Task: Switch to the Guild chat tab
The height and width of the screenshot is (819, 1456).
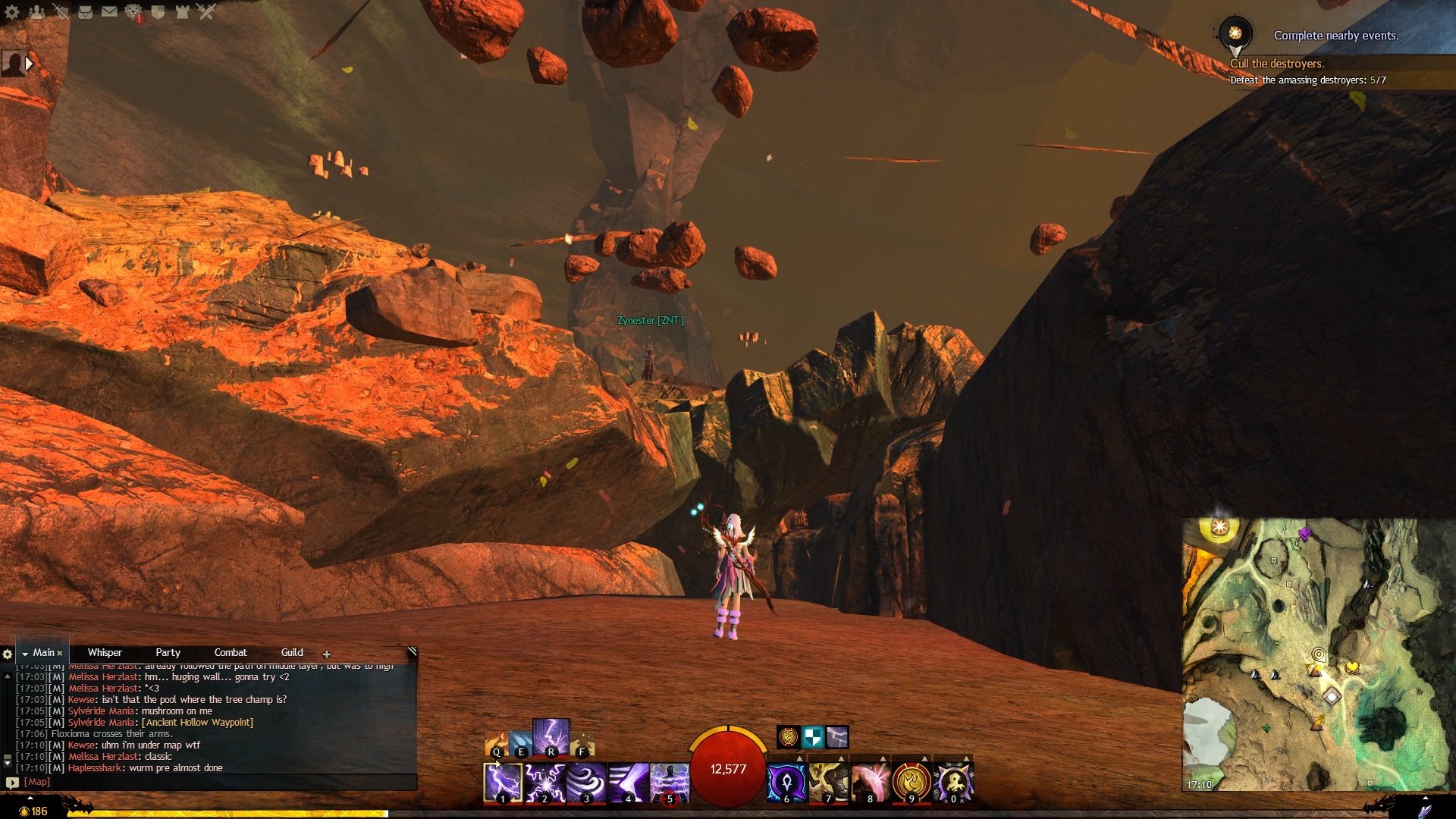Action: [292, 652]
